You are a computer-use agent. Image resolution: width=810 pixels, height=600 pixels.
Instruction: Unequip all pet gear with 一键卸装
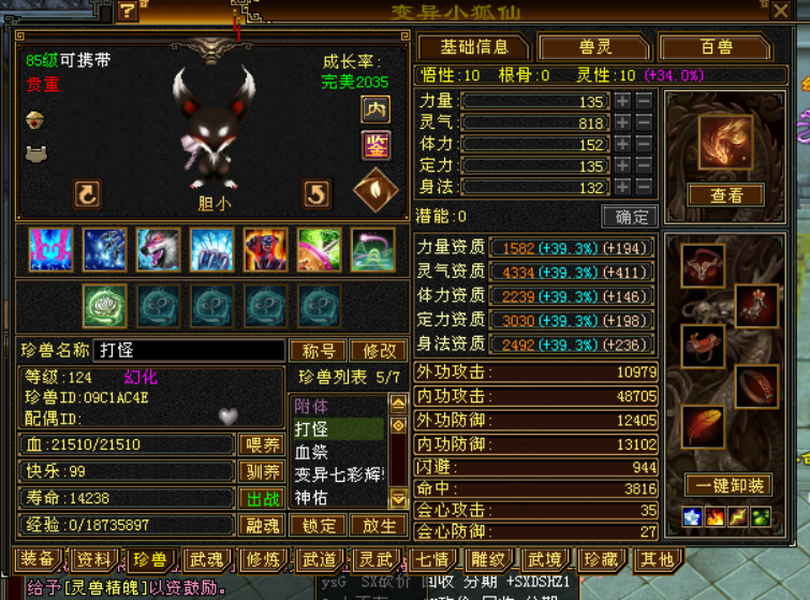[x=727, y=485]
